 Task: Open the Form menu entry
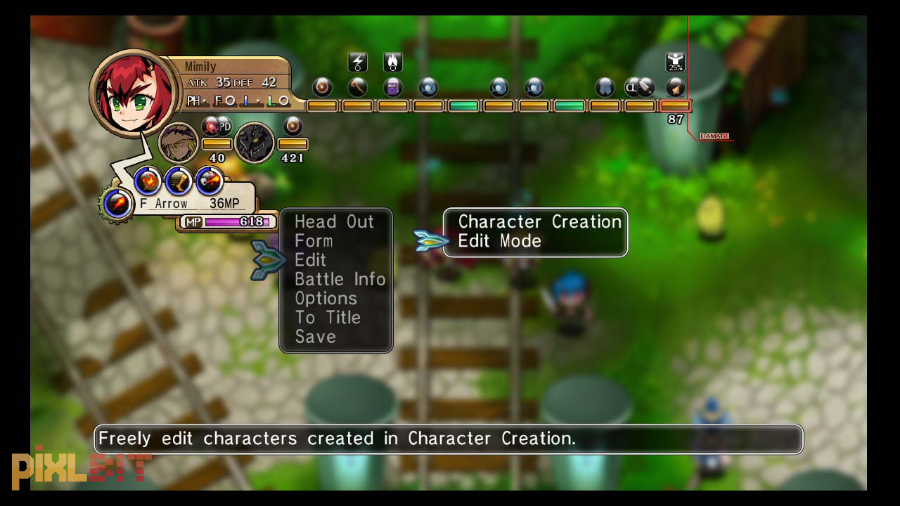[x=314, y=241]
